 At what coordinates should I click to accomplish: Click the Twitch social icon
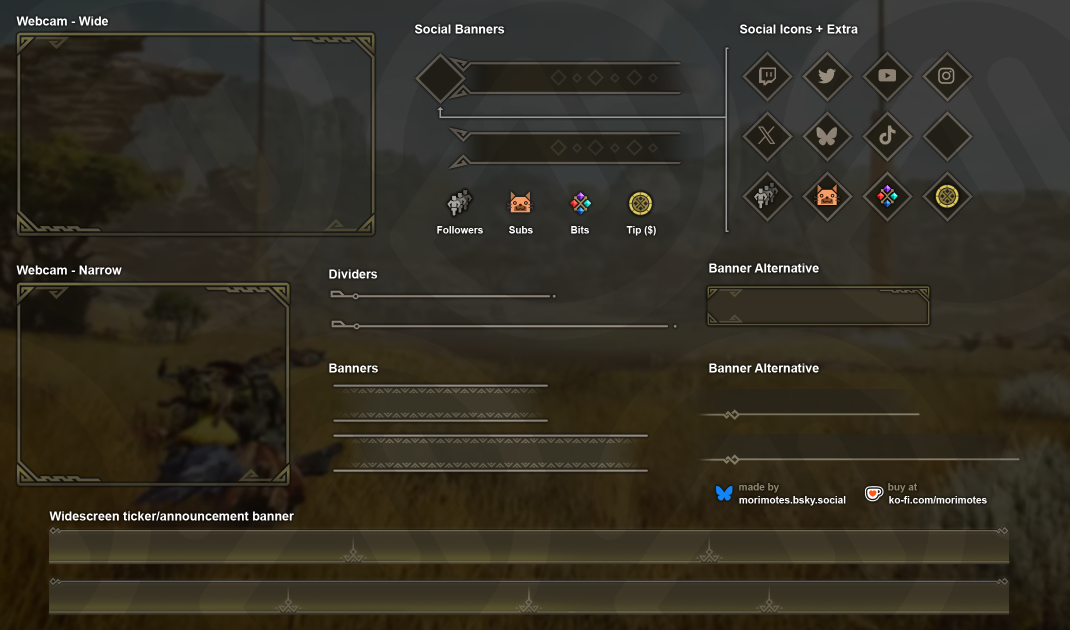[x=767, y=76]
